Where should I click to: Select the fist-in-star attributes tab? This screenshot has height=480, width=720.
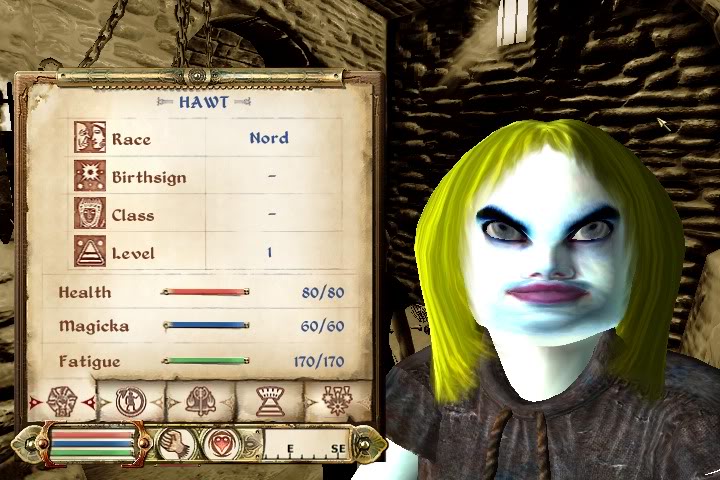click(x=62, y=402)
